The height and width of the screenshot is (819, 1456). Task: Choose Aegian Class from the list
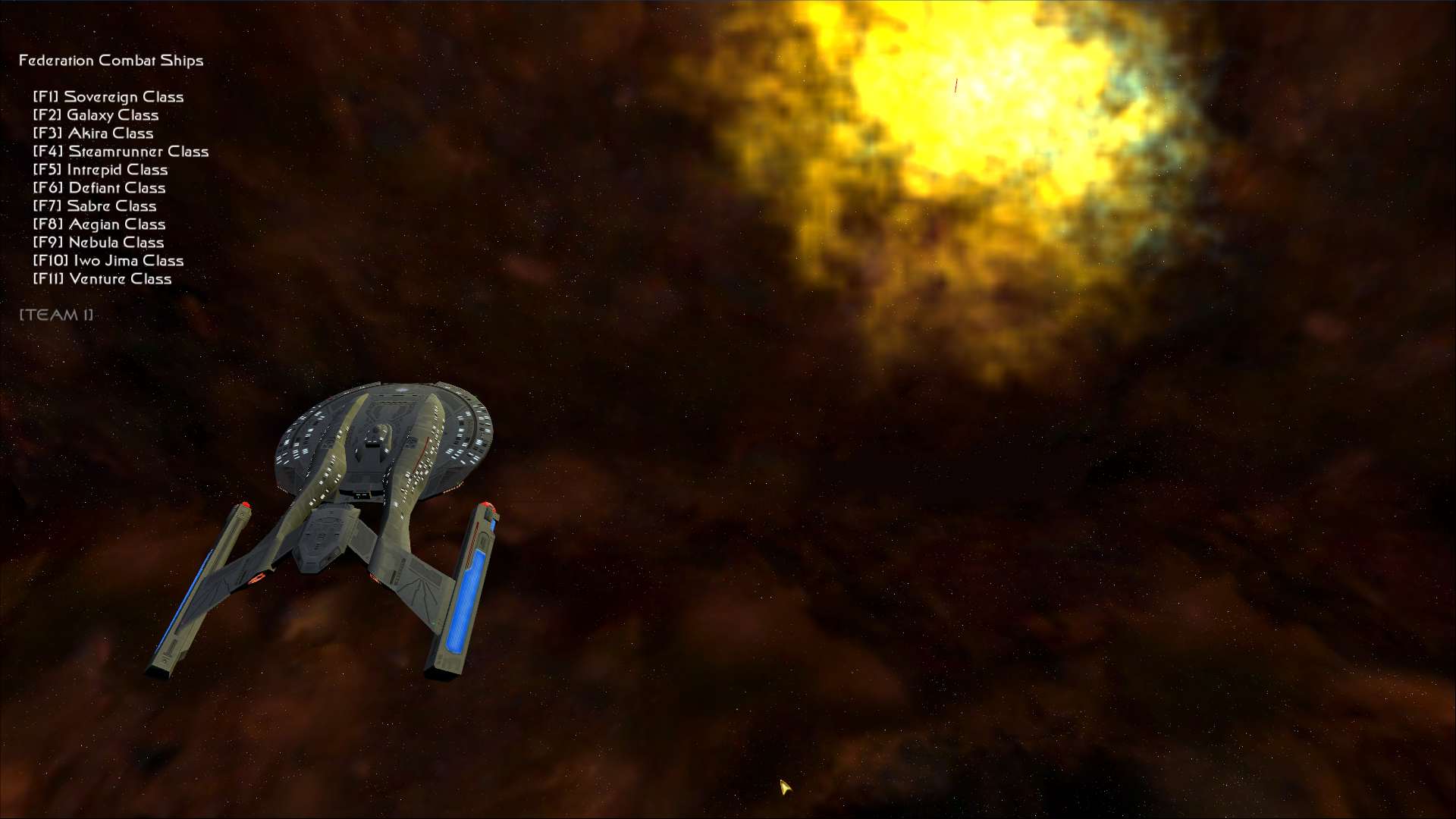click(99, 224)
